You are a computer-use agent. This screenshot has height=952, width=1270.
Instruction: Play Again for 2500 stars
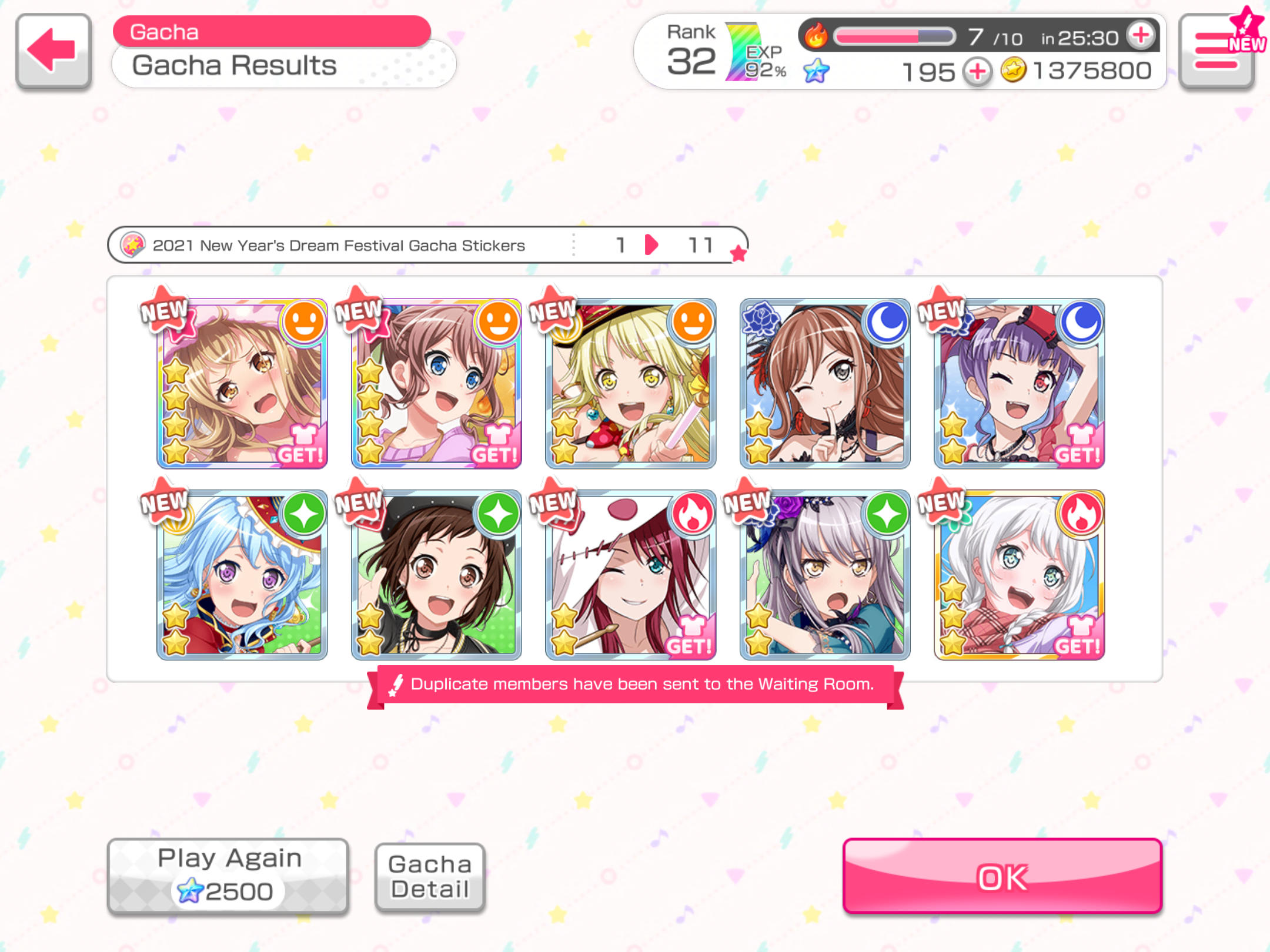click(228, 875)
